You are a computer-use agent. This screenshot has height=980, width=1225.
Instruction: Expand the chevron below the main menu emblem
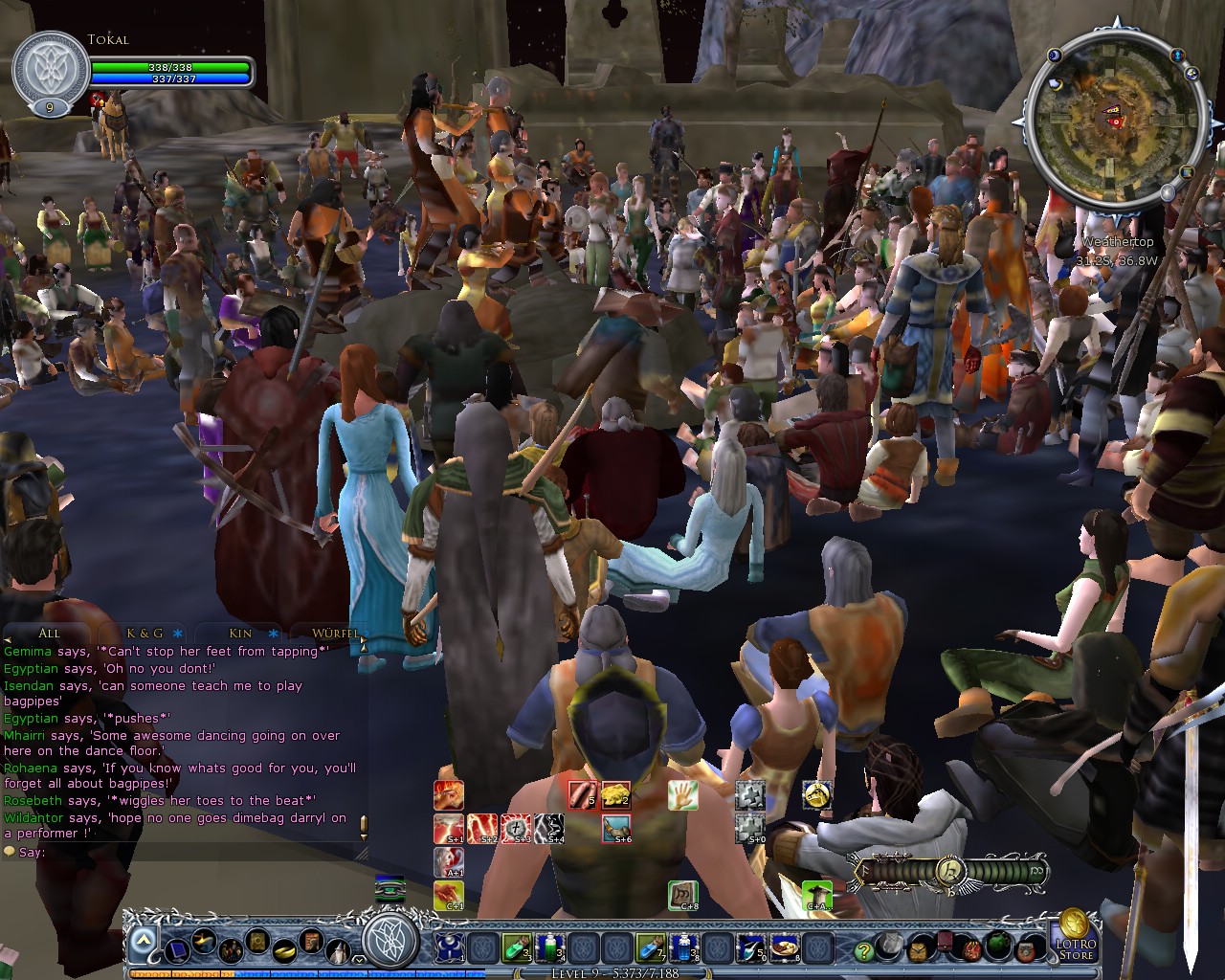[359, 960]
